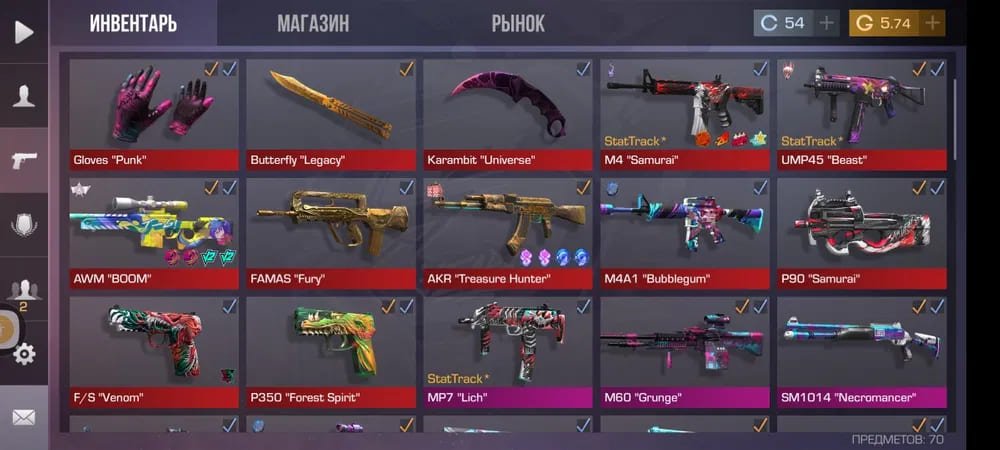Open the AKR "Treasure Hunter" item
The width and height of the screenshot is (1000, 450).
pyautogui.click(x=508, y=232)
